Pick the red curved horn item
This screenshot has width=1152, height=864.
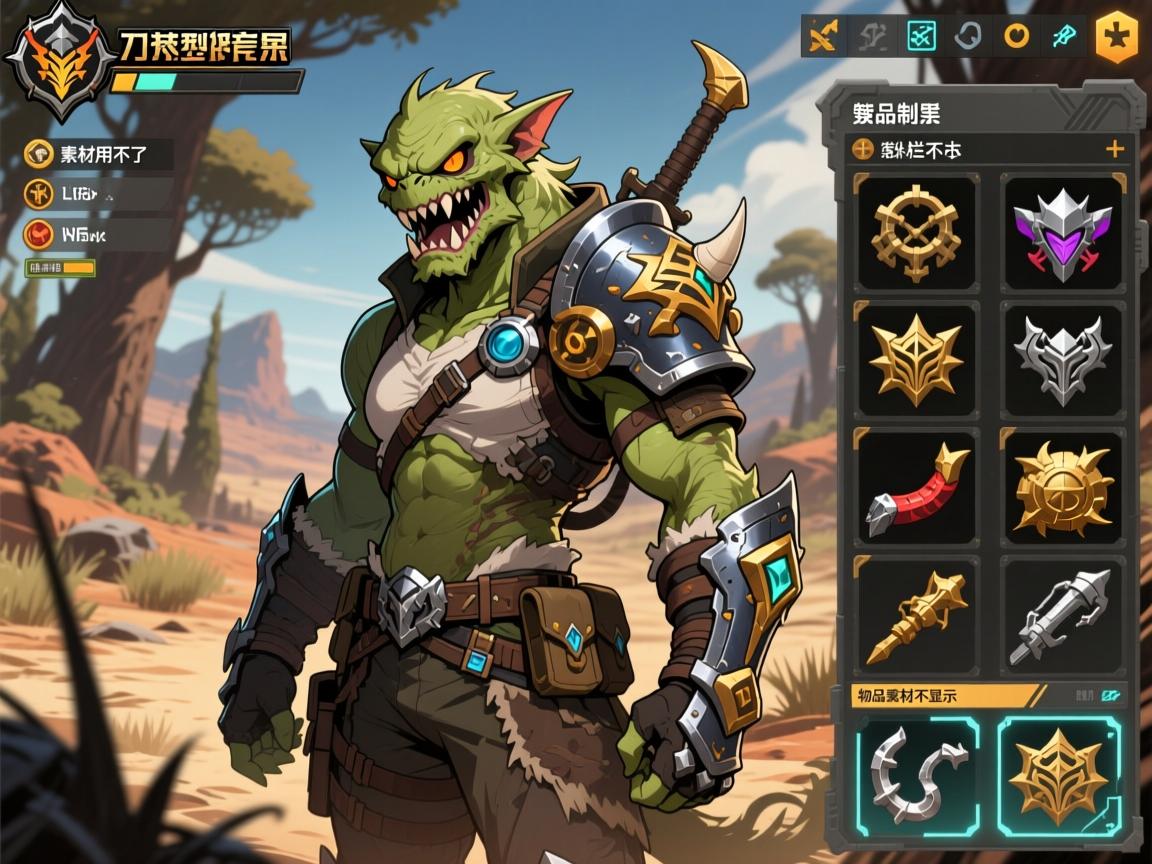tap(916, 487)
